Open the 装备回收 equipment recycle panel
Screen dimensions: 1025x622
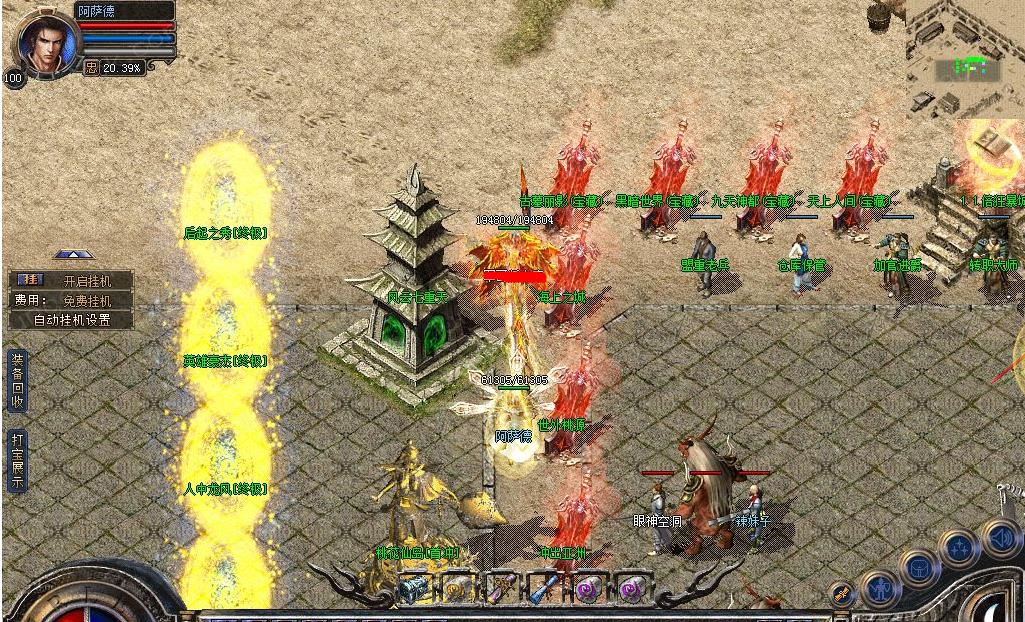pyautogui.click(x=17, y=380)
